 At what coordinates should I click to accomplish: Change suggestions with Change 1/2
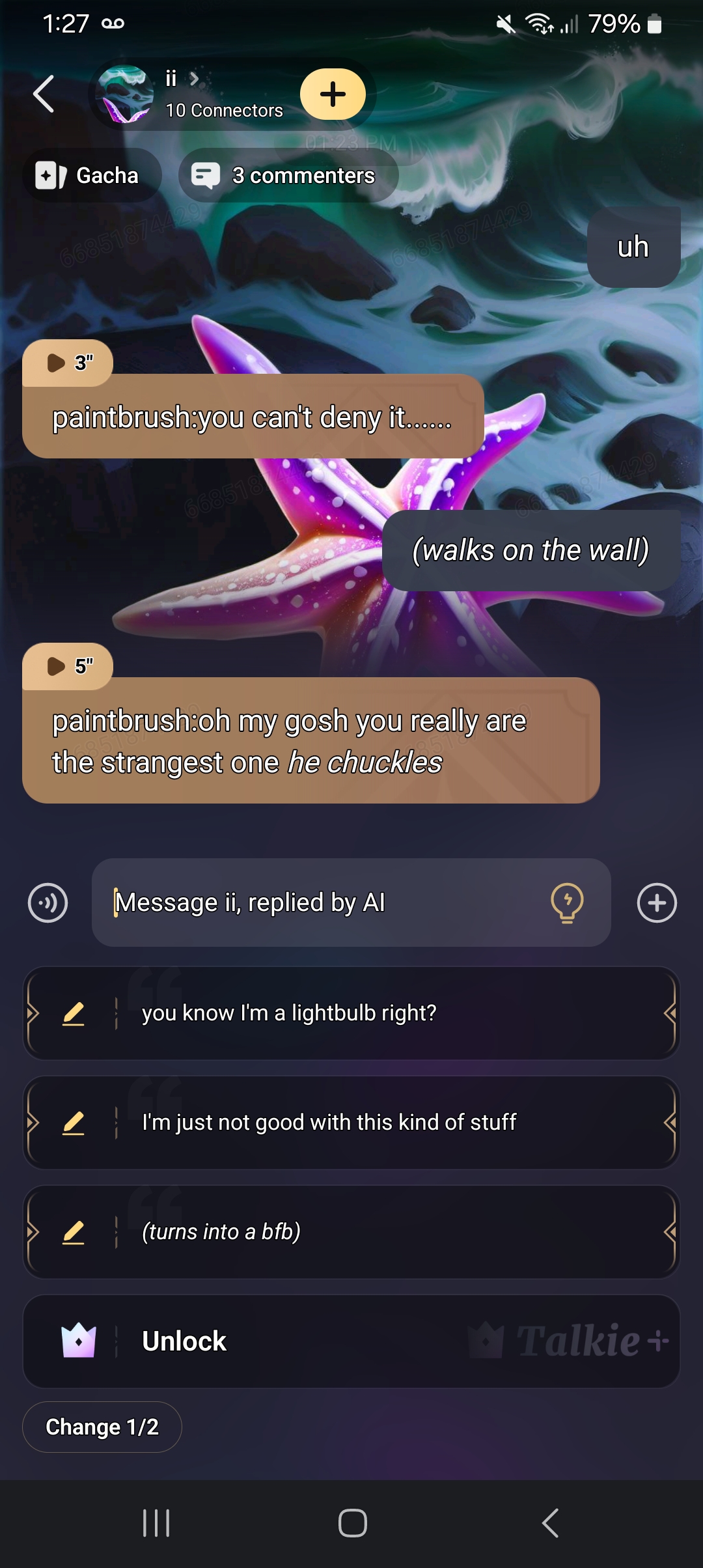(x=102, y=1427)
